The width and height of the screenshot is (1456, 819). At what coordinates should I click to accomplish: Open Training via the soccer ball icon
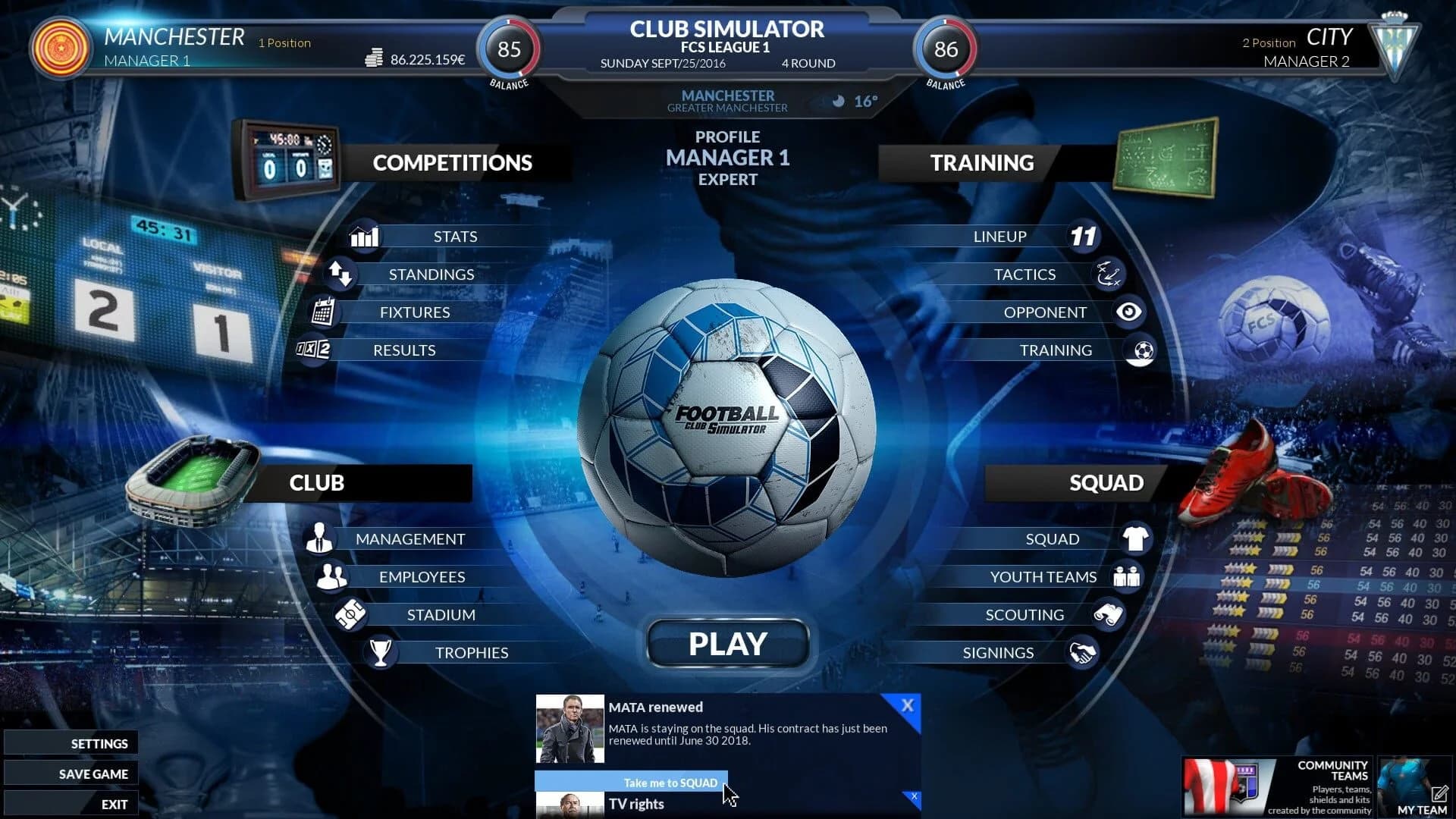(1142, 350)
